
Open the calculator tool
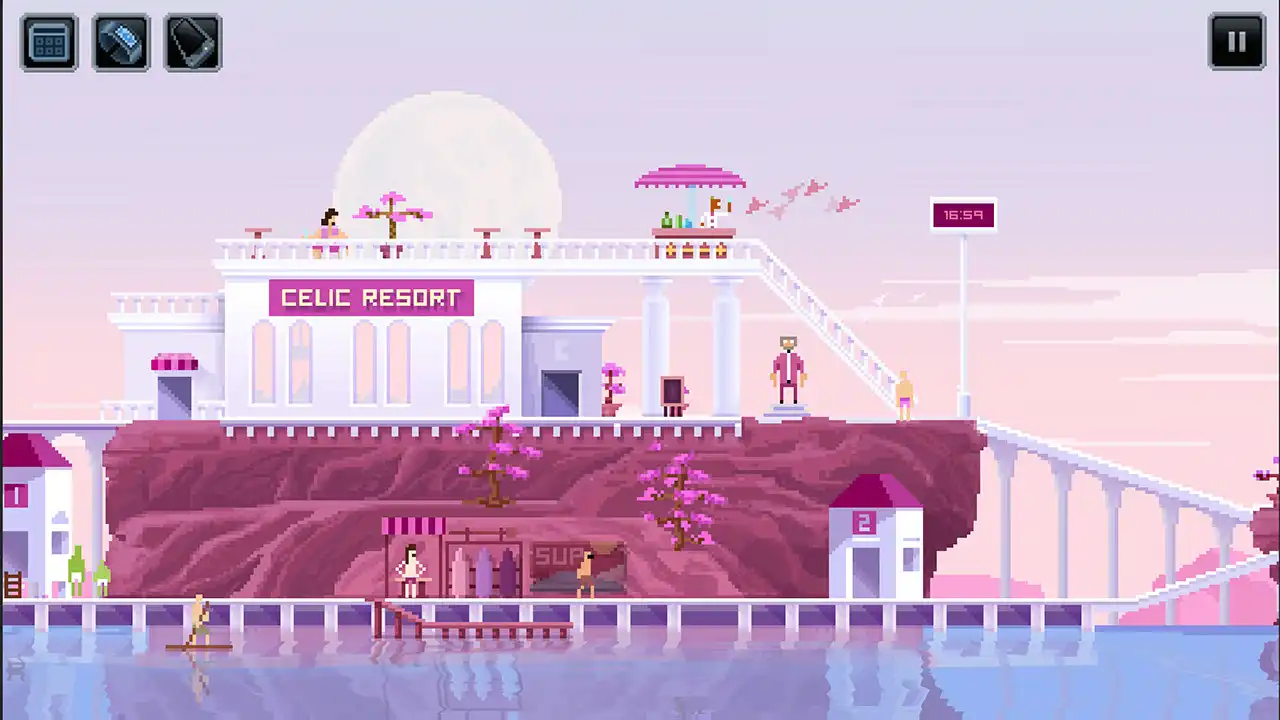tap(48, 42)
